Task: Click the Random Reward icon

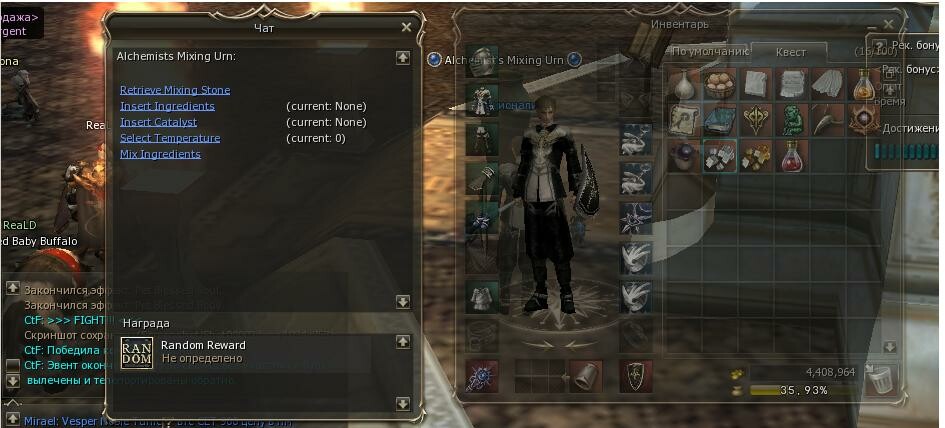Action: (x=136, y=353)
